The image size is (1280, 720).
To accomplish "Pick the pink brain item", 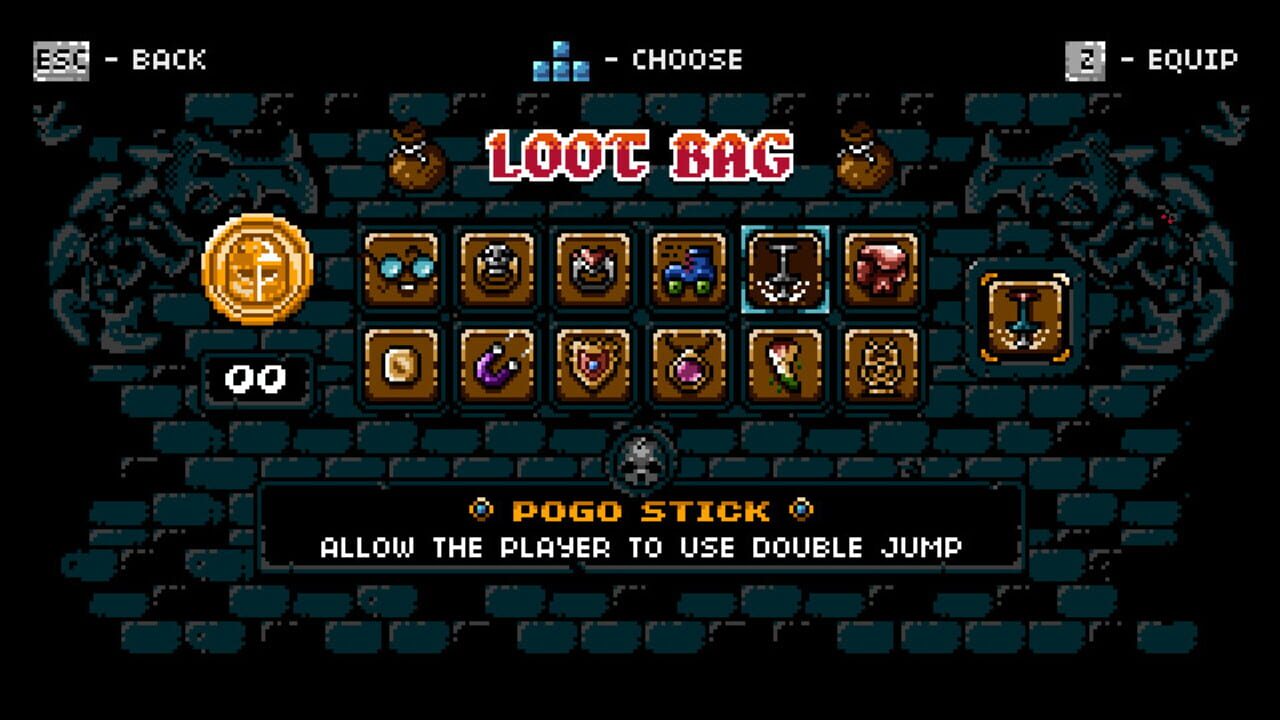I will pos(880,270).
